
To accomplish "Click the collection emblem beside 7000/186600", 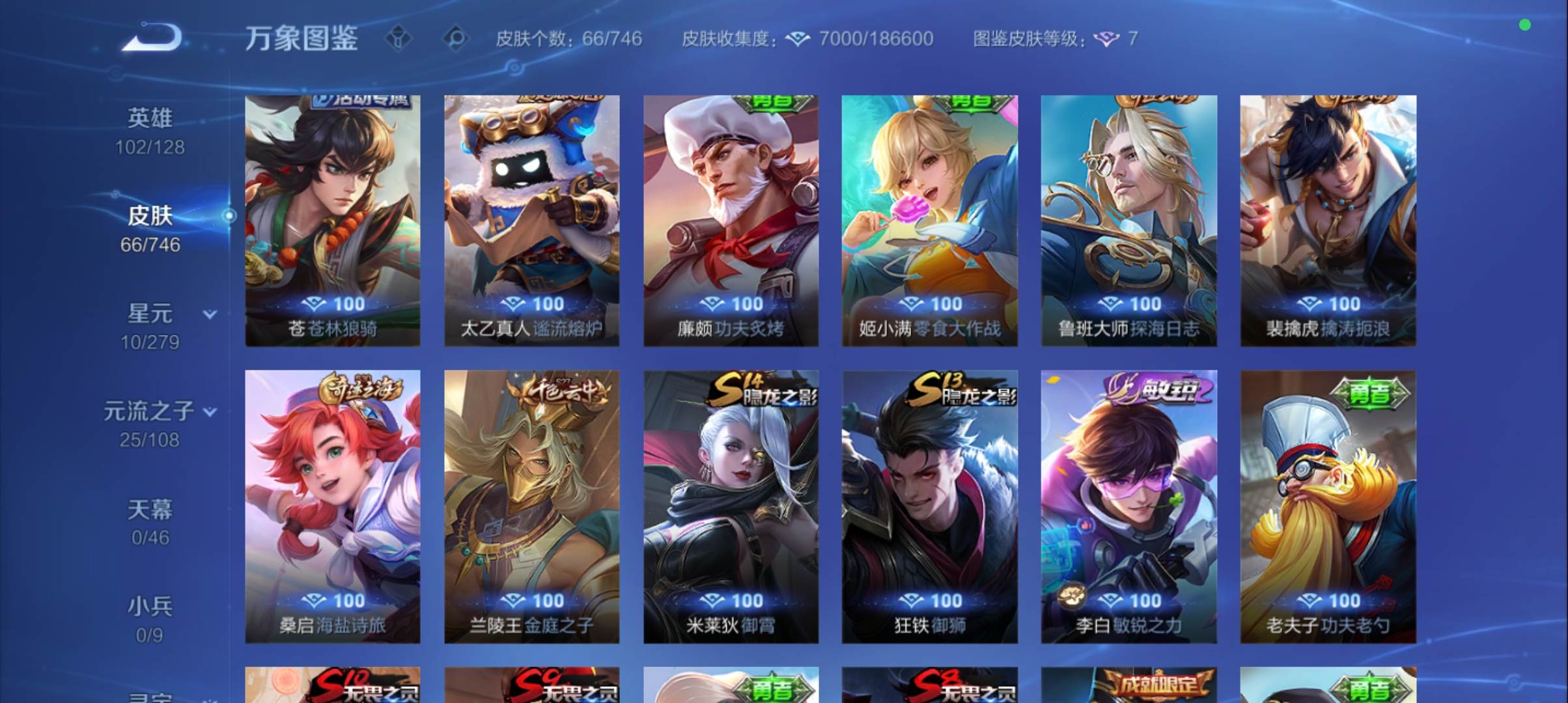I will coord(796,38).
